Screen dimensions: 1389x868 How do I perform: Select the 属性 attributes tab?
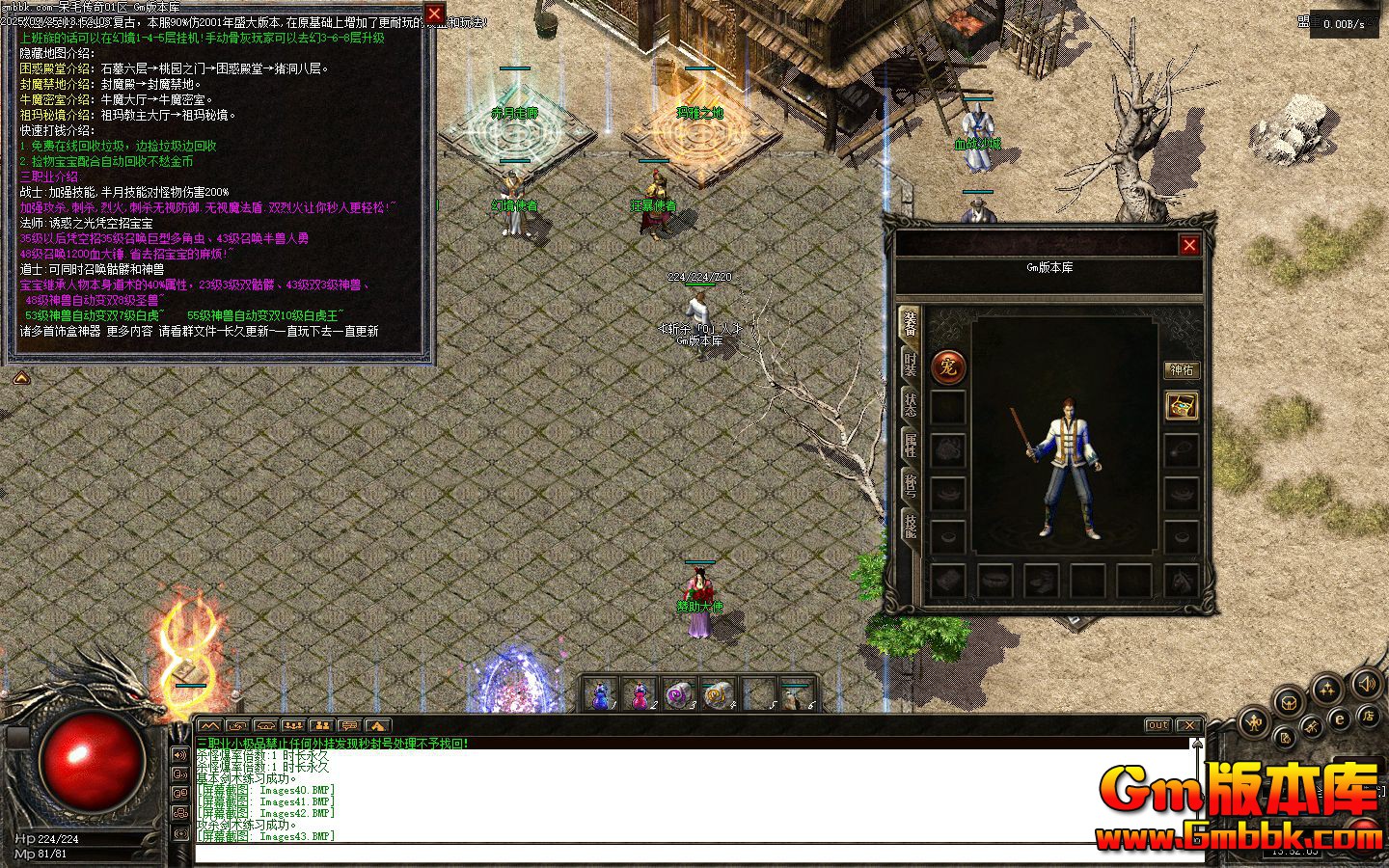910,446
